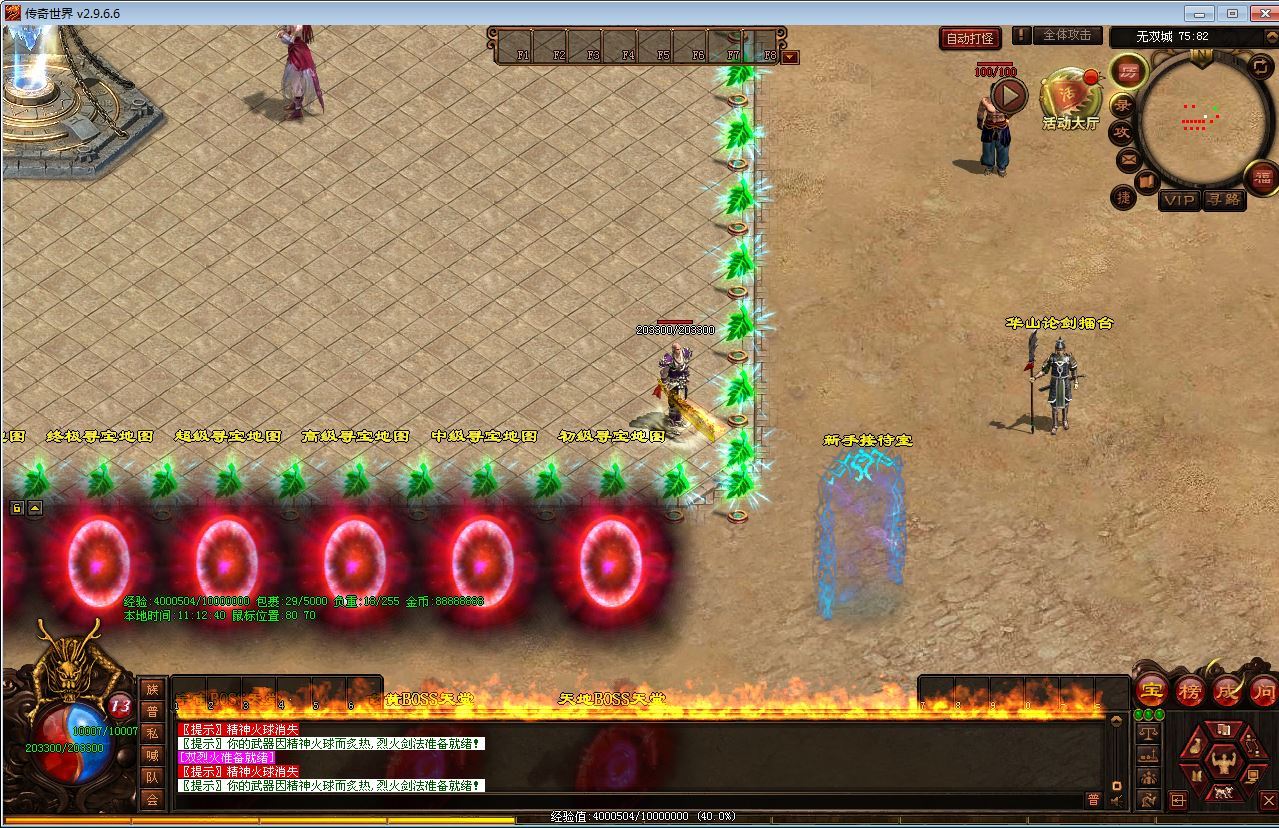This screenshot has height=828, width=1279.
Task: Open the 活动大厅 activity hall icon
Action: click(x=1069, y=98)
